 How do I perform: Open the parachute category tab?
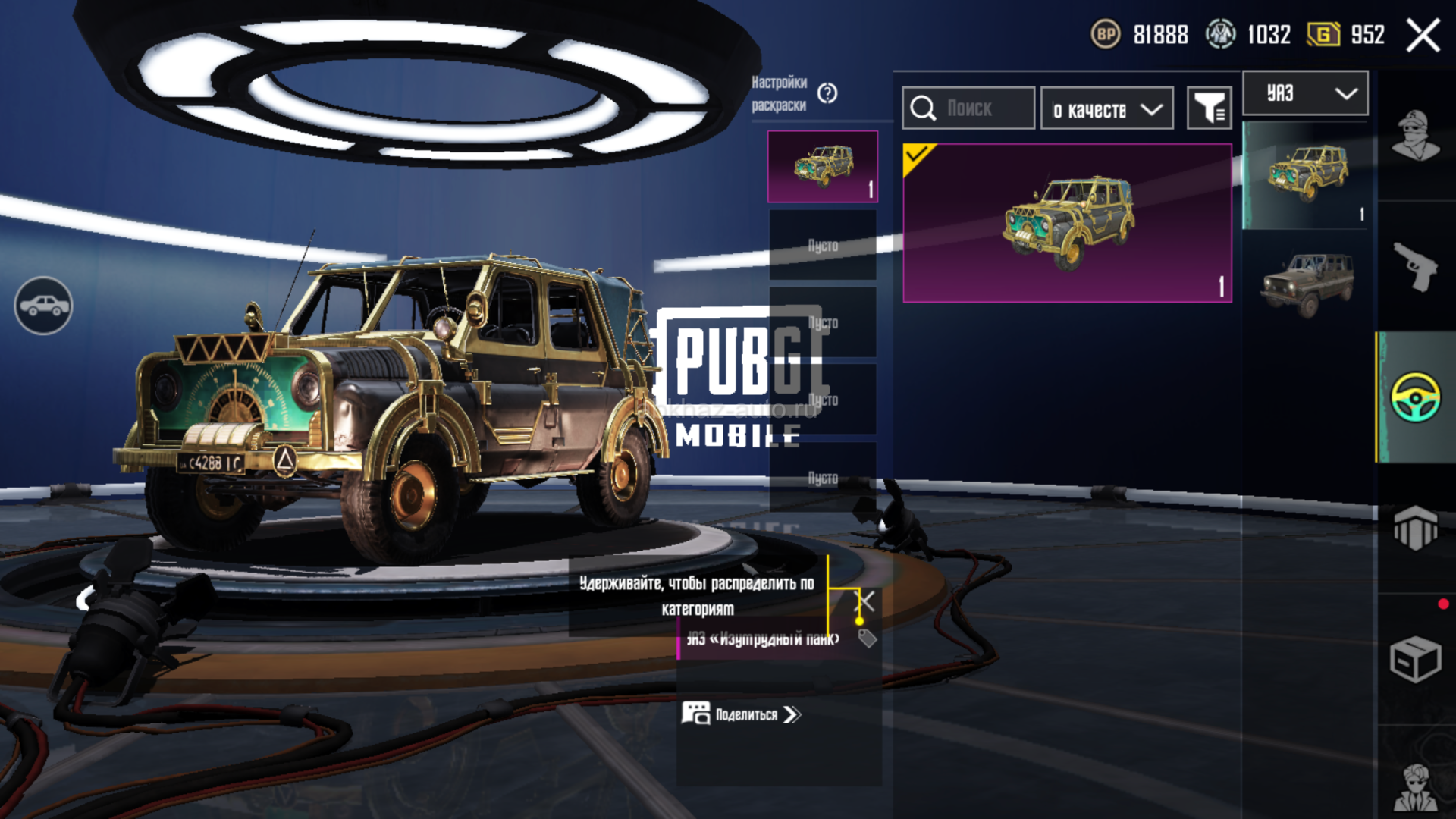click(x=1415, y=527)
